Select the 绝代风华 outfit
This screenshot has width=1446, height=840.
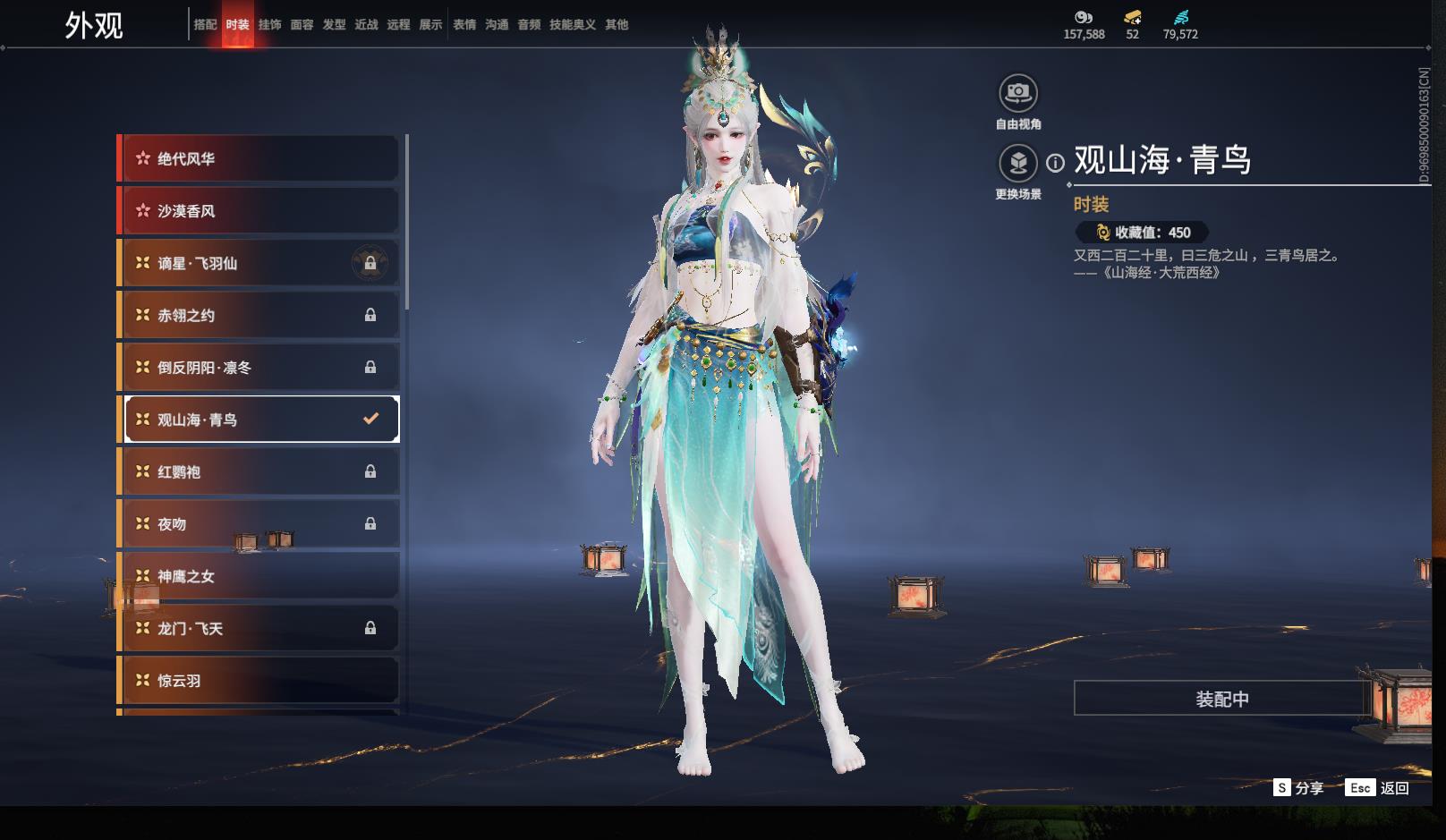point(258,159)
